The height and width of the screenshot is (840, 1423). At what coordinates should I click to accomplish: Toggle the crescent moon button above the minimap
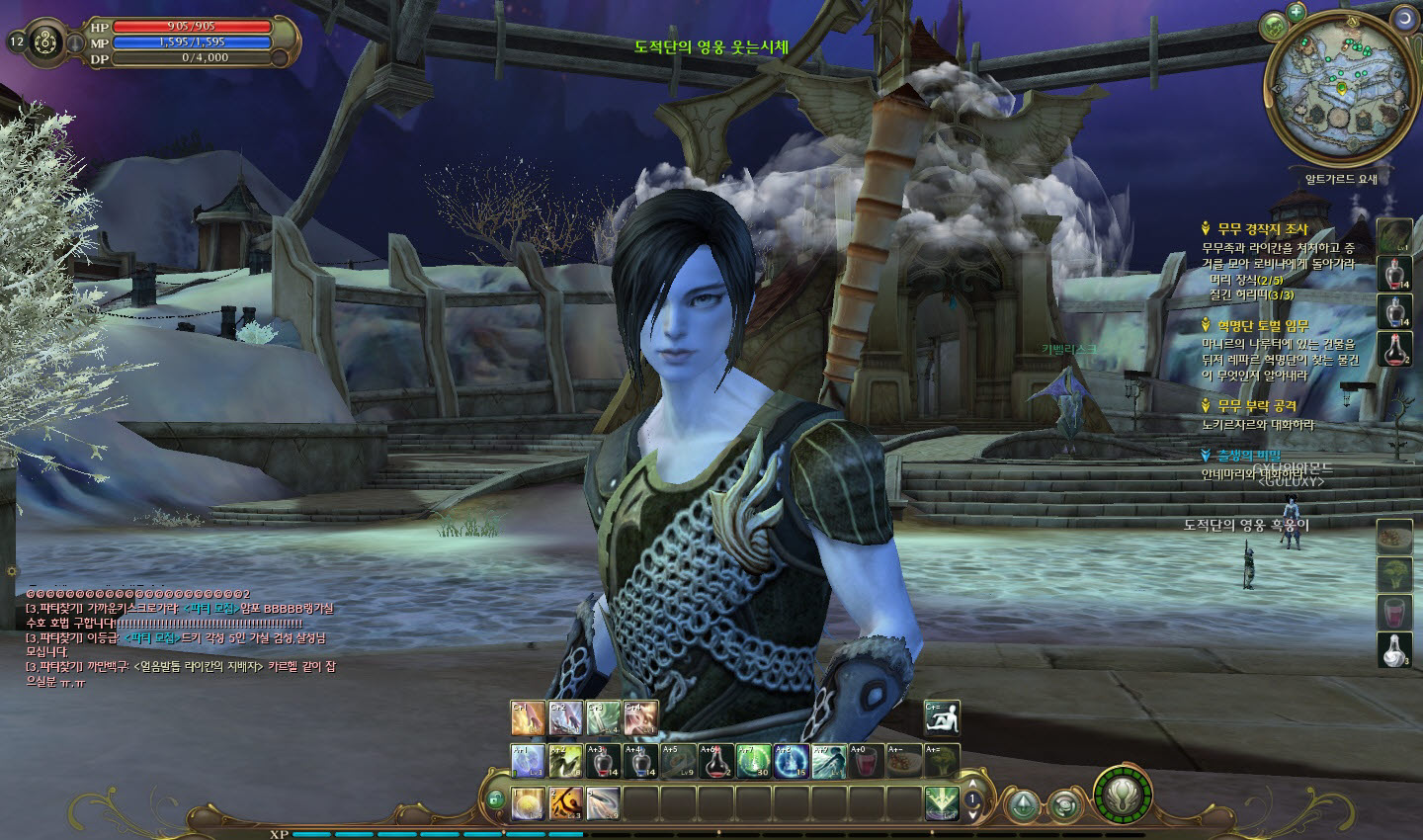pyautogui.click(x=1402, y=17)
